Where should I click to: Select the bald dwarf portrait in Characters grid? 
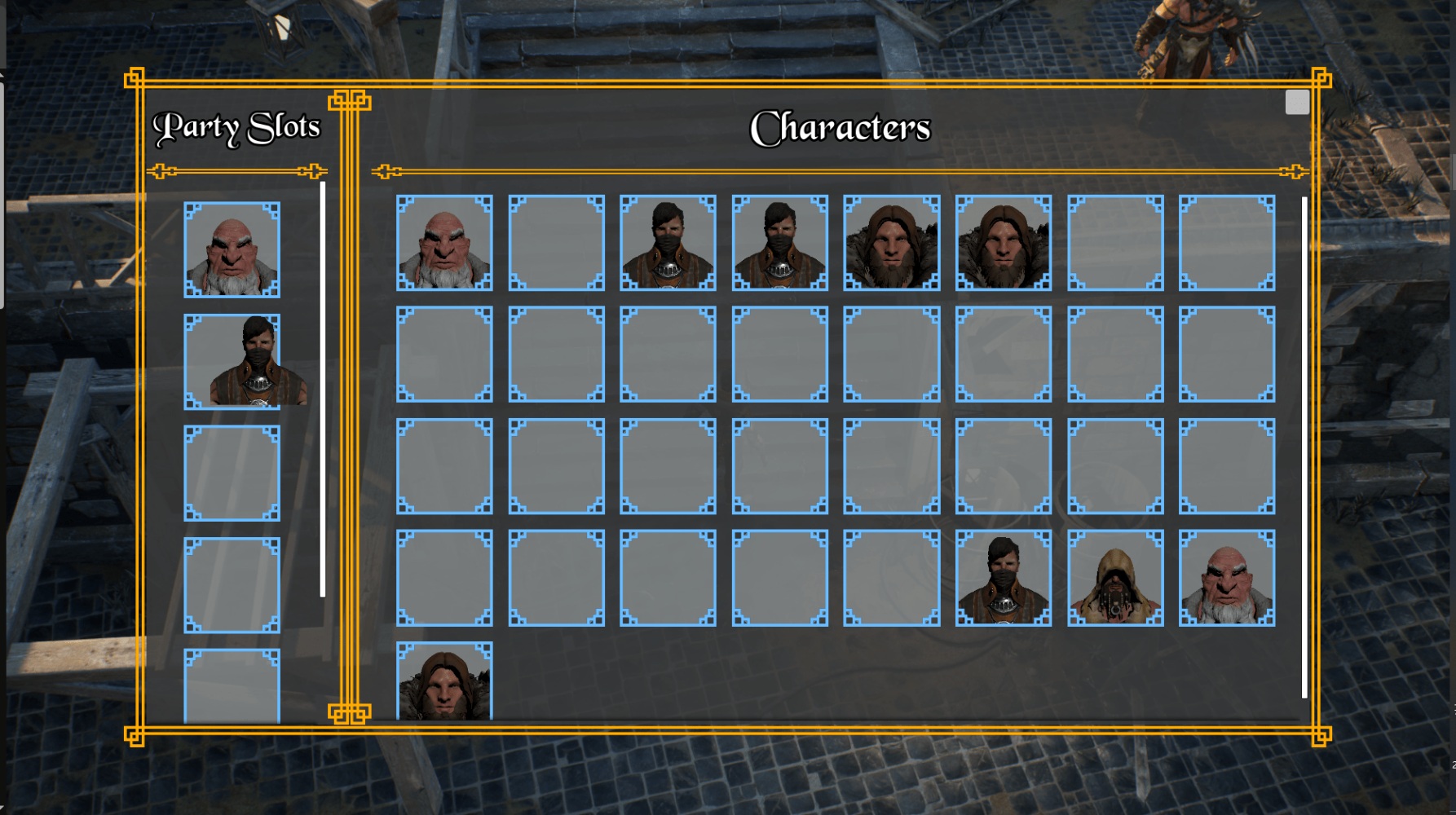pyautogui.click(x=445, y=243)
